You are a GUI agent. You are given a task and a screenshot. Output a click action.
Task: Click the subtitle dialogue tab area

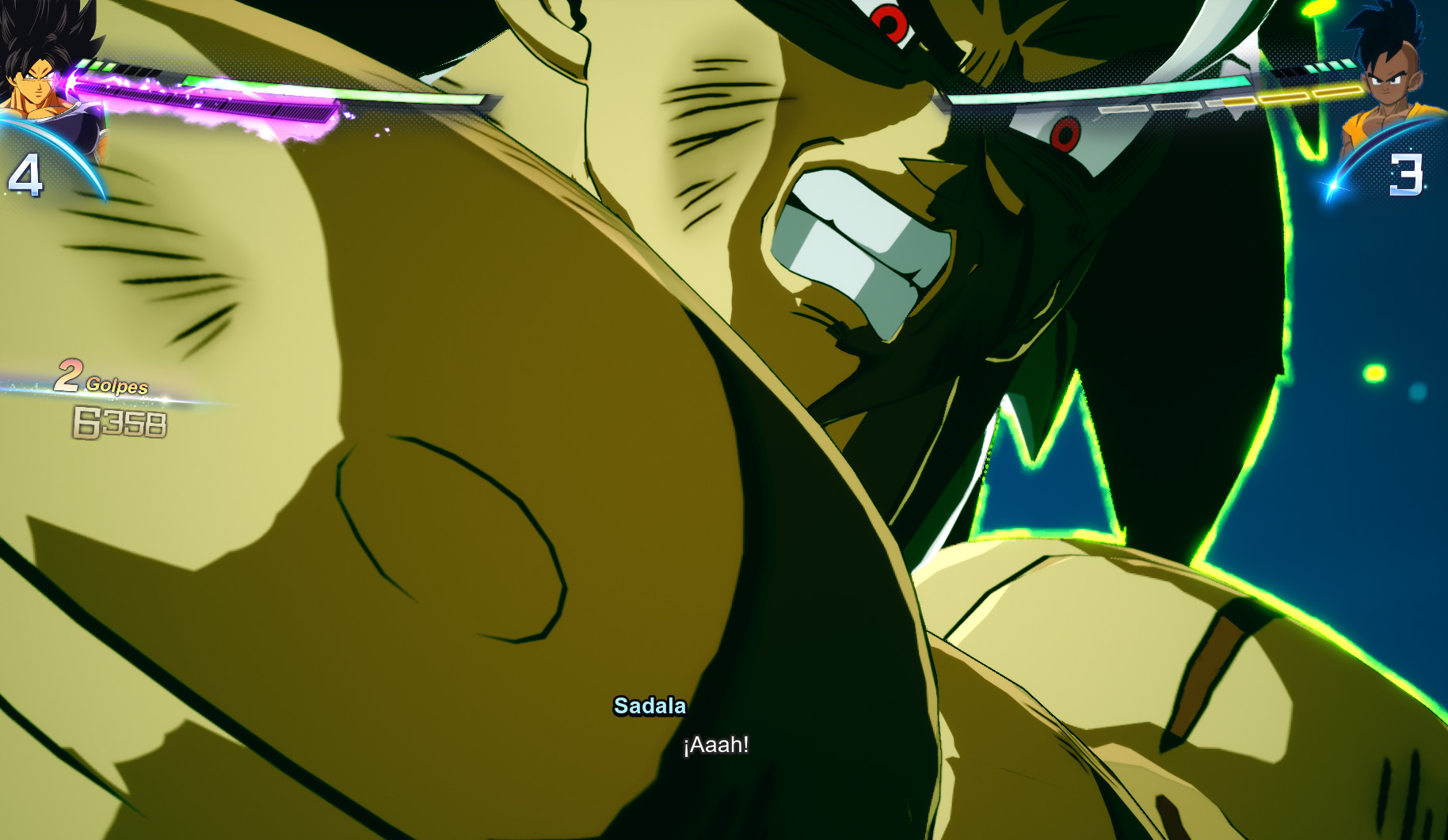click(715, 743)
